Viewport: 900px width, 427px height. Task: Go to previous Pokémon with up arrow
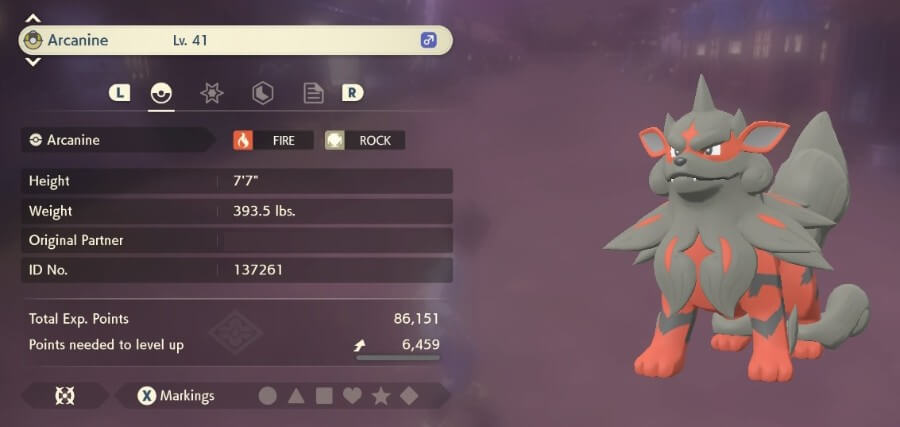click(33, 18)
